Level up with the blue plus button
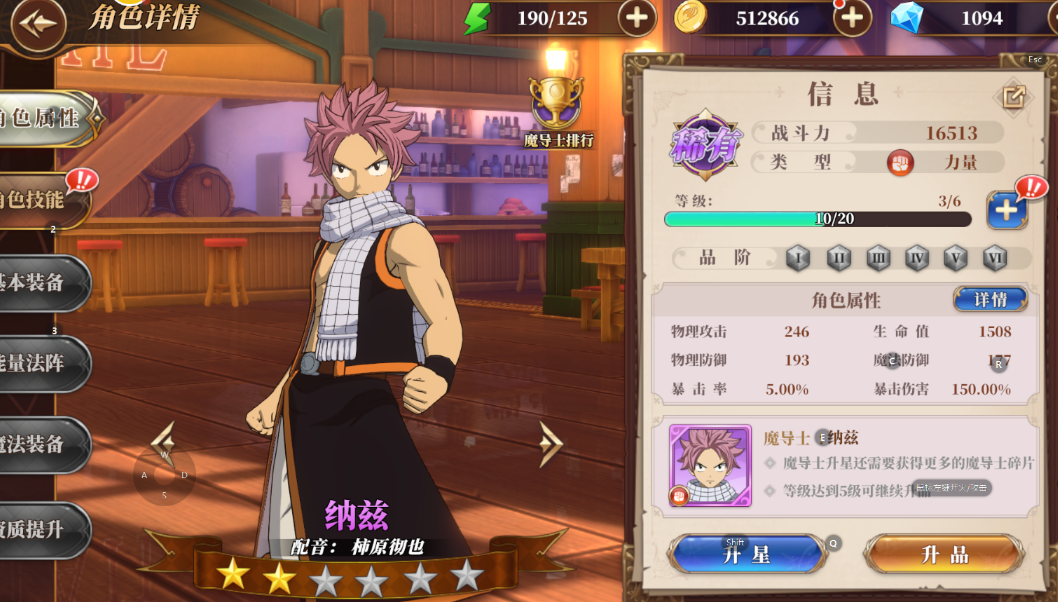Image resolution: width=1058 pixels, height=602 pixels. click(1006, 210)
